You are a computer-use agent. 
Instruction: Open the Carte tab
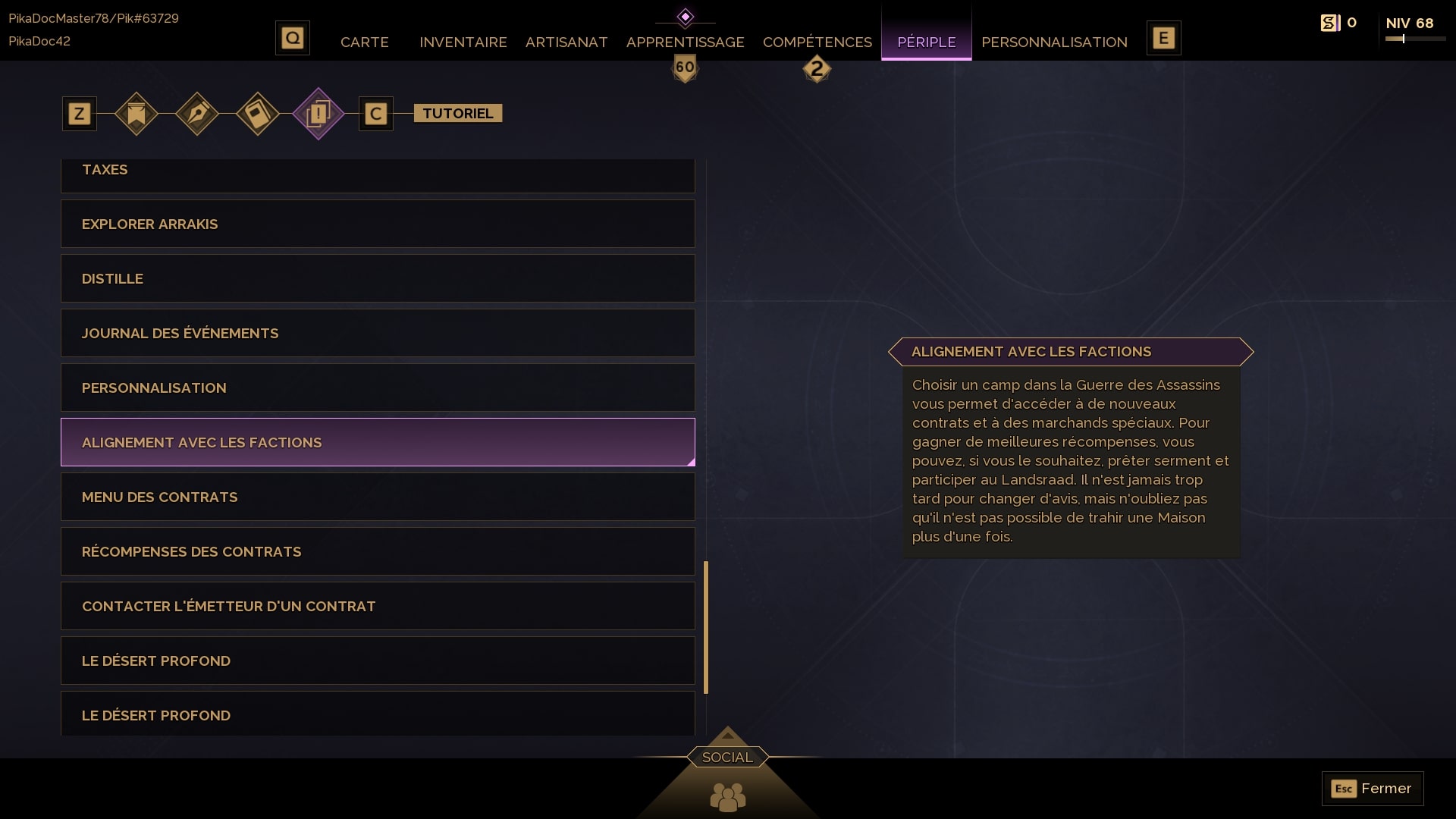point(364,42)
